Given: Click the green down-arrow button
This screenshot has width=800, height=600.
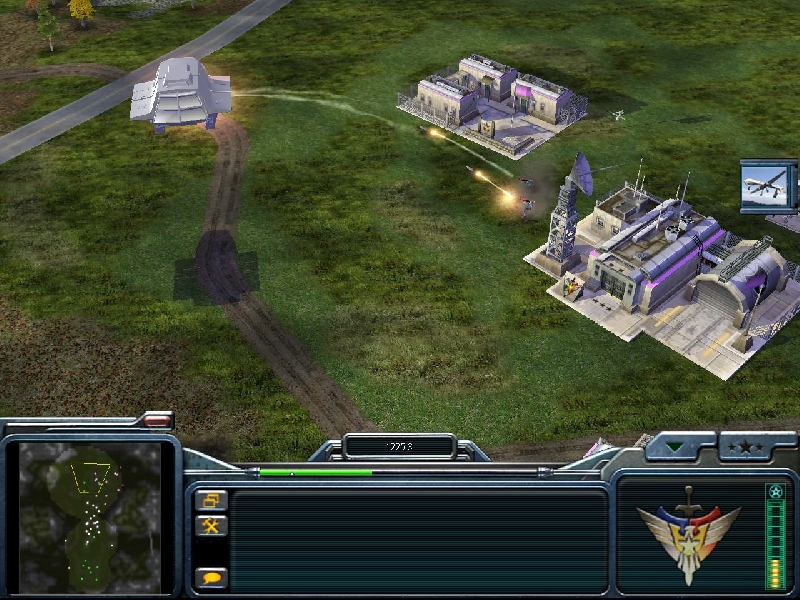Looking at the screenshot, I should 679,446.
